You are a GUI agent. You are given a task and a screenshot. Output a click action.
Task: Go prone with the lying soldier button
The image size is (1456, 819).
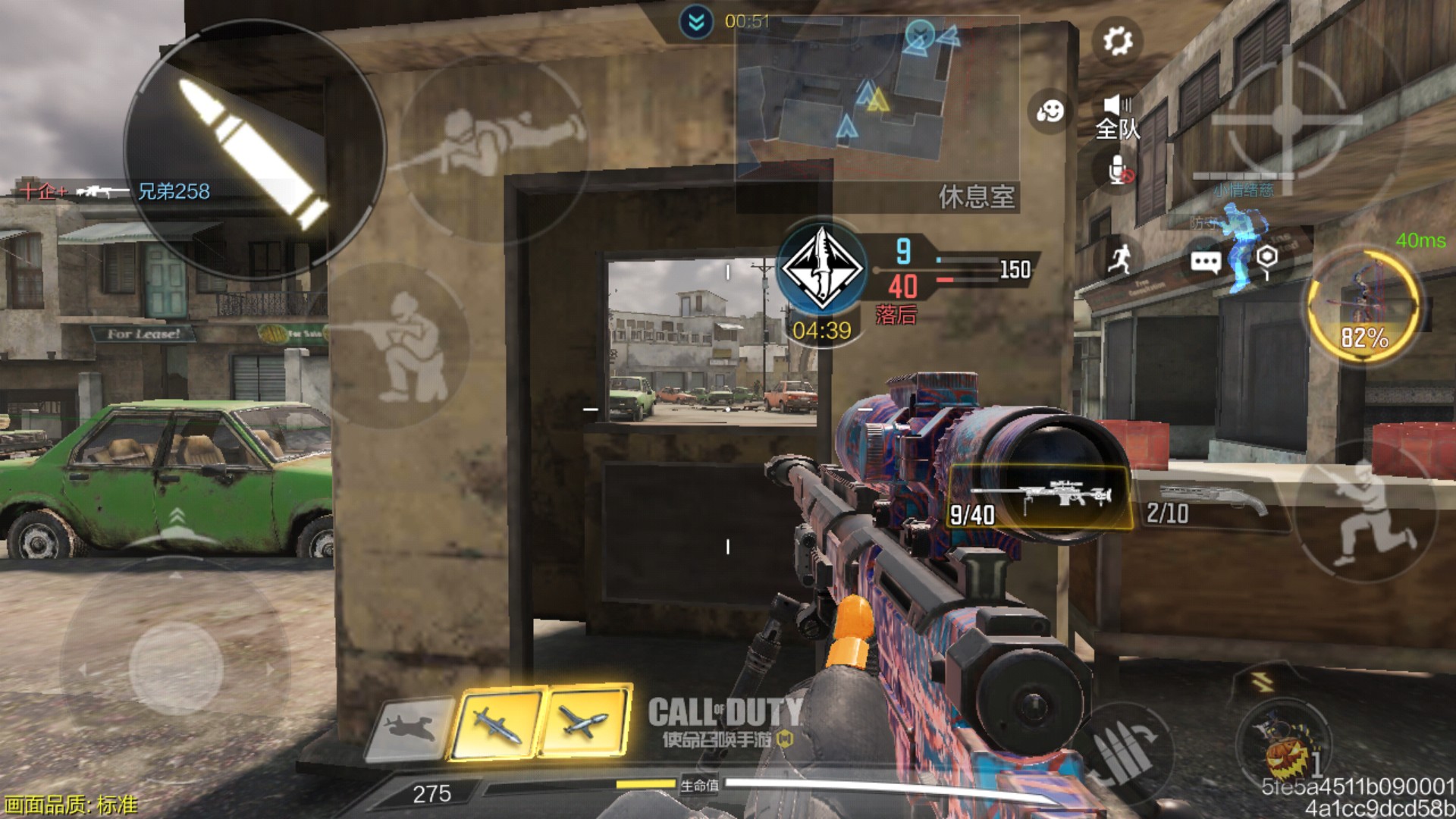[493, 144]
